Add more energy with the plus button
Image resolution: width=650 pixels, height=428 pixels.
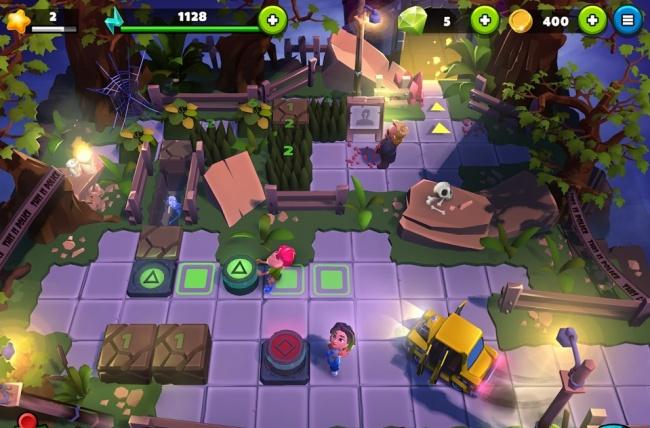coord(272,19)
